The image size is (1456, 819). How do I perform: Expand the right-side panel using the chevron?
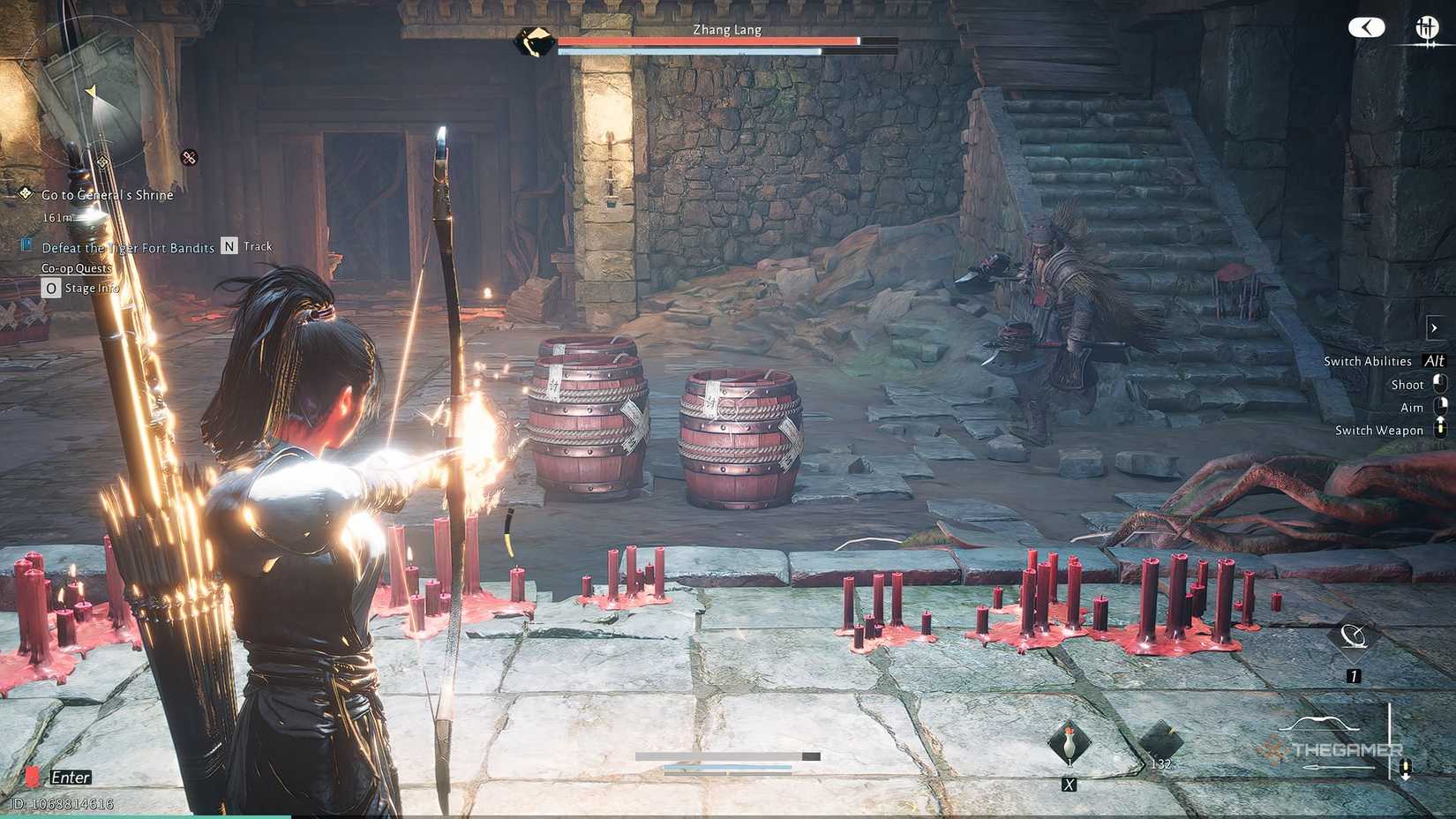pyautogui.click(x=1435, y=327)
